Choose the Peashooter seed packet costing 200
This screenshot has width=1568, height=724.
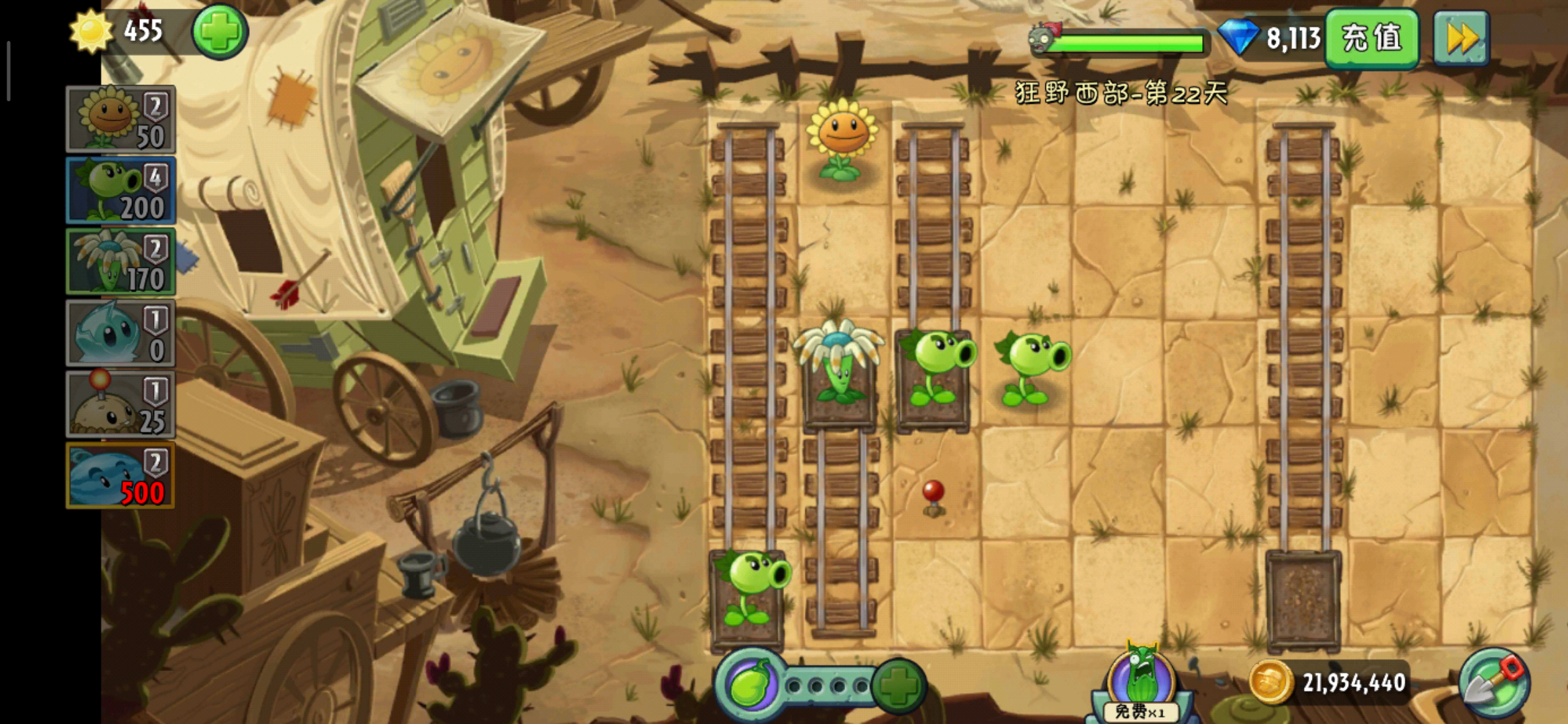point(121,190)
